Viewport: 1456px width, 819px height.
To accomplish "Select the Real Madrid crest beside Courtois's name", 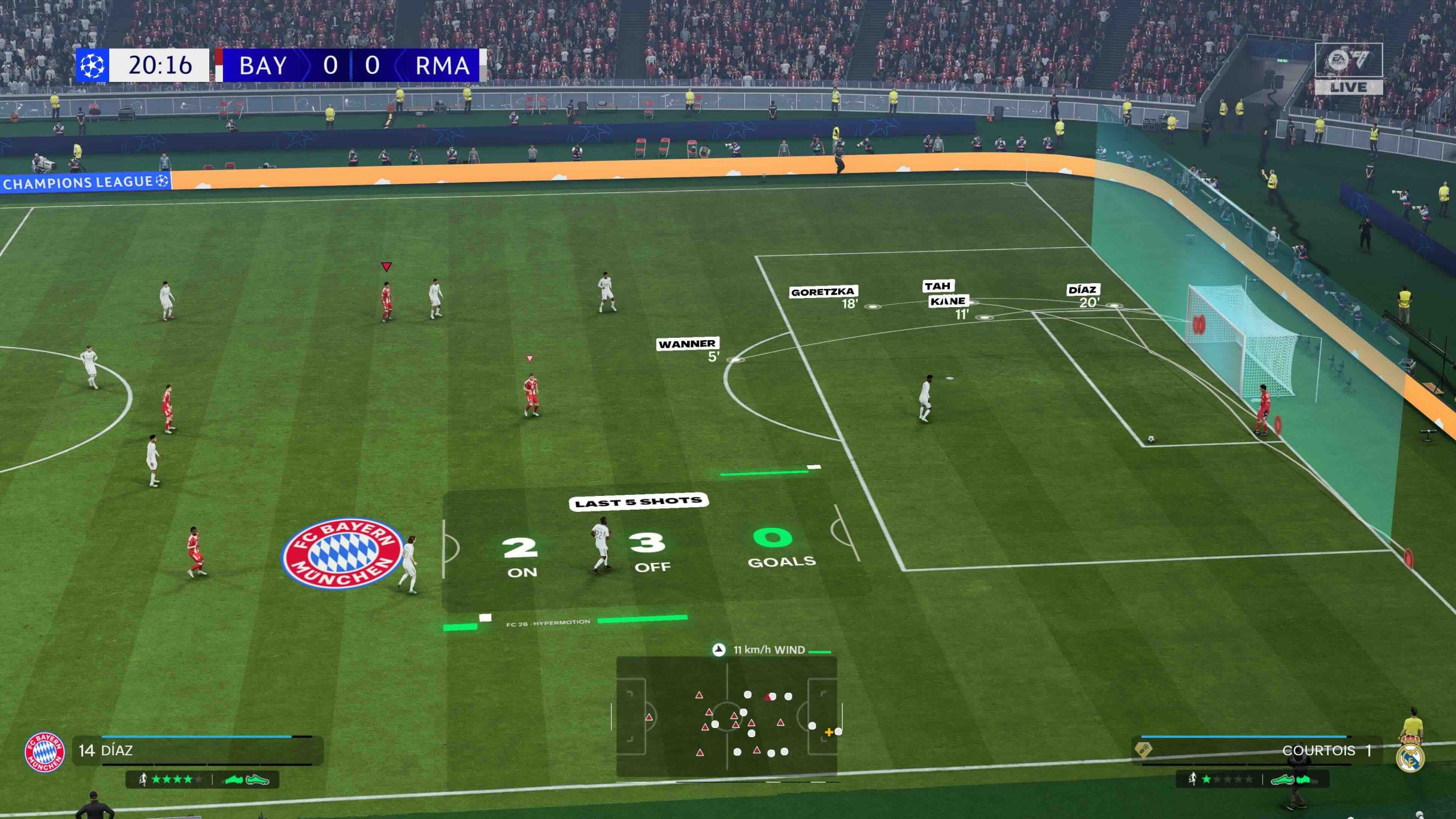I will (1410, 757).
